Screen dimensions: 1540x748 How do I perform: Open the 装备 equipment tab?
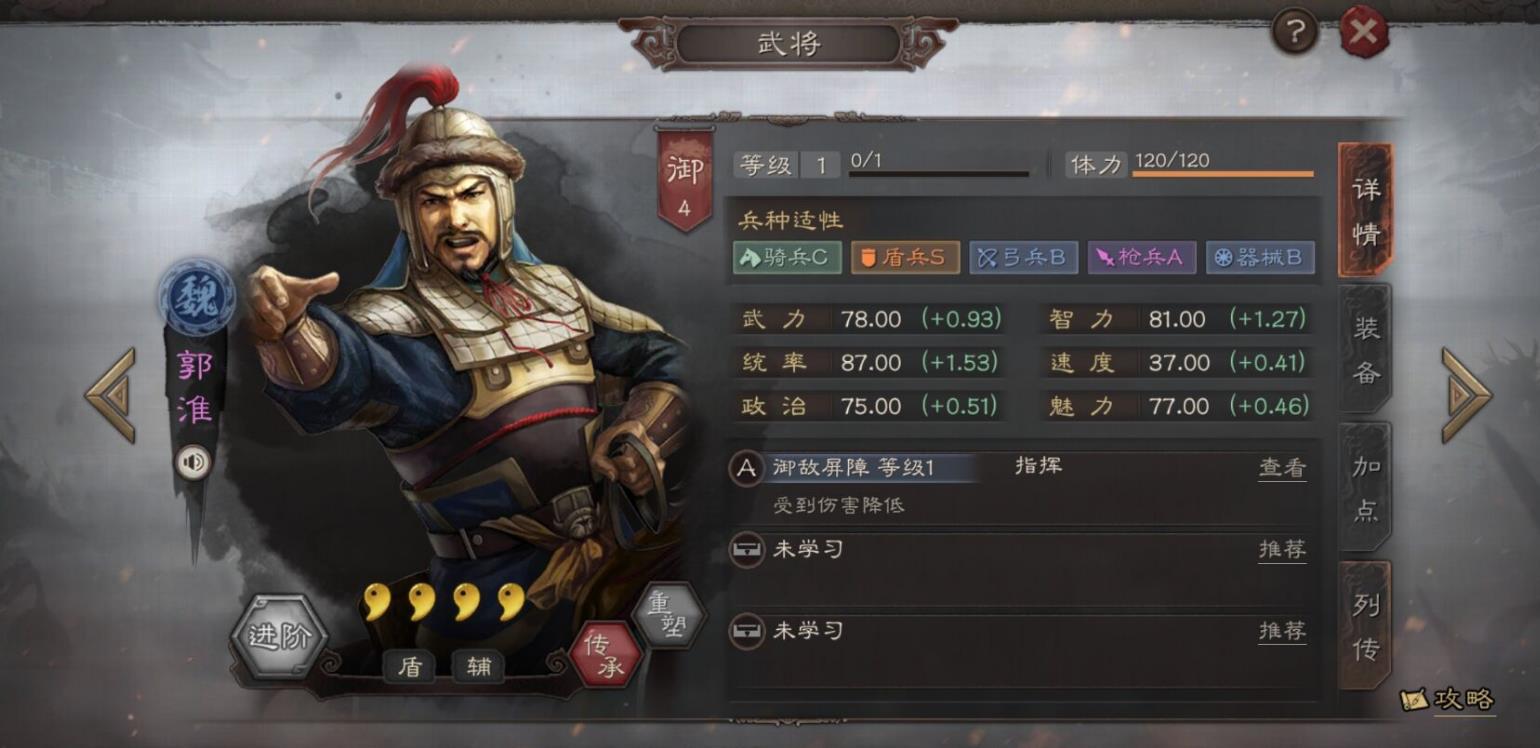1365,349
